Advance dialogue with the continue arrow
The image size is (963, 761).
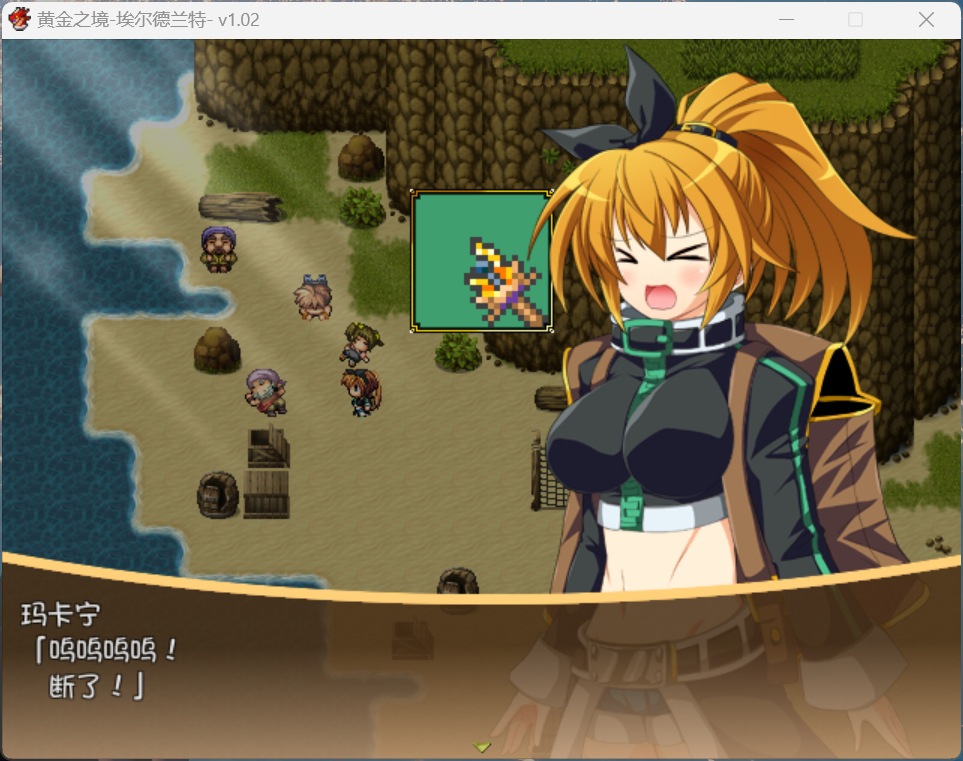pos(482,746)
